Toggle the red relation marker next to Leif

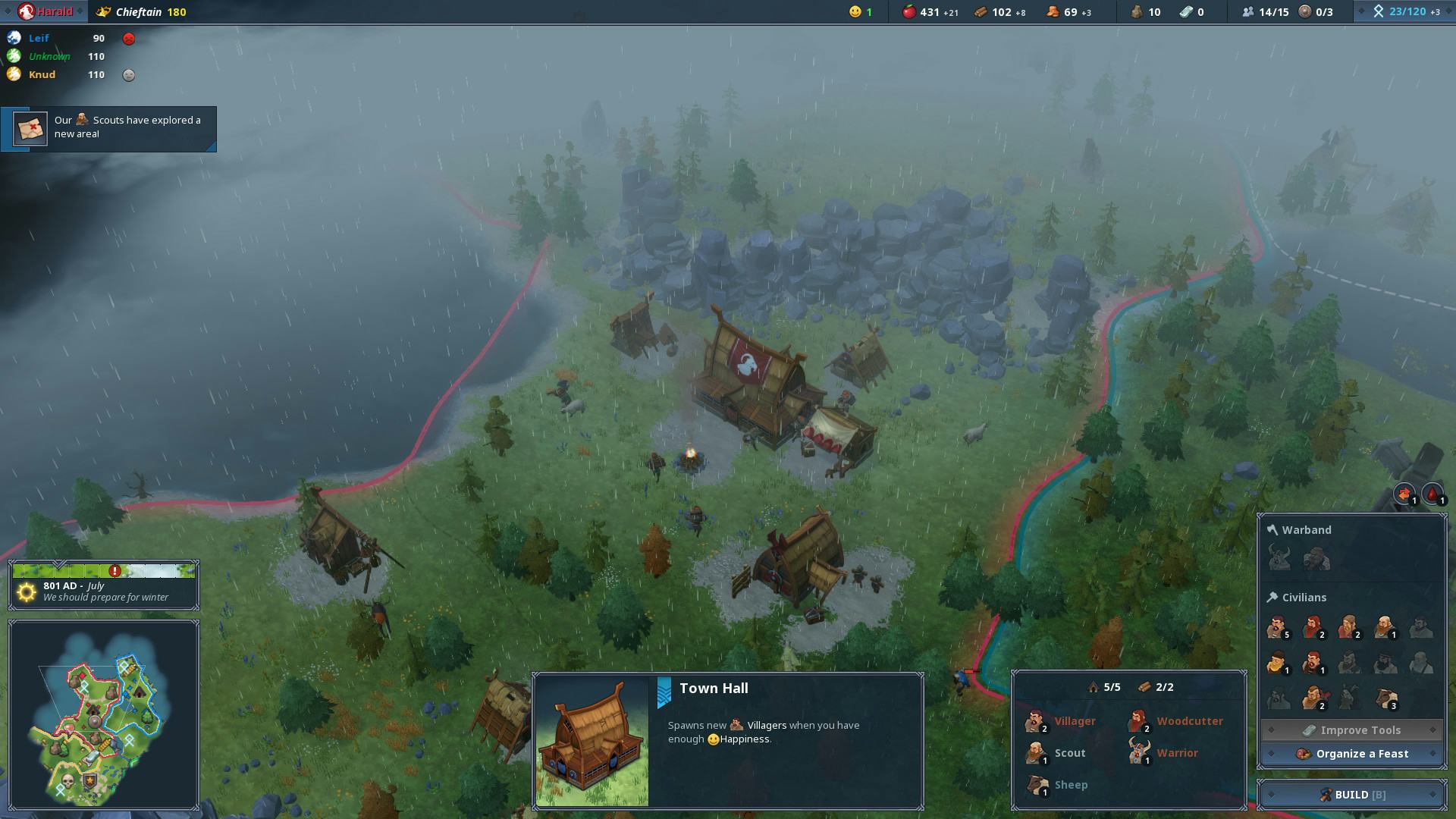coord(129,38)
